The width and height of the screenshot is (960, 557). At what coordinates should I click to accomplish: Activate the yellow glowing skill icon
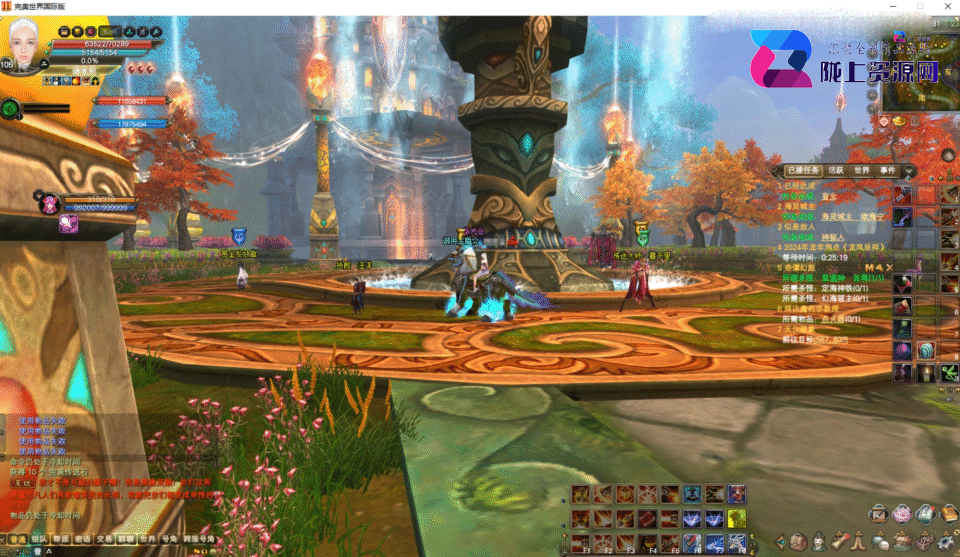click(x=736, y=518)
